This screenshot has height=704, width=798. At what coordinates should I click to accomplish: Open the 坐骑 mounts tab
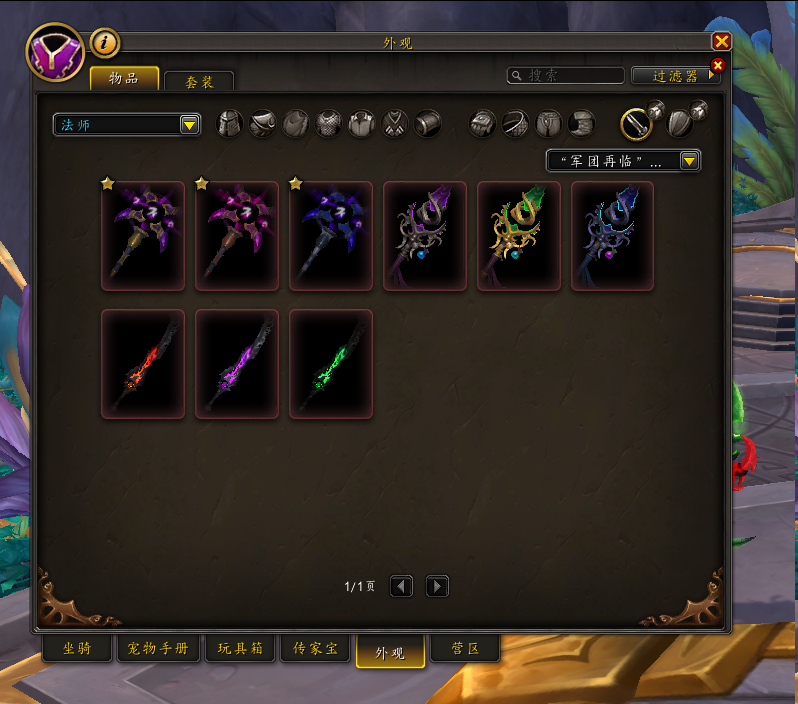coord(77,648)
